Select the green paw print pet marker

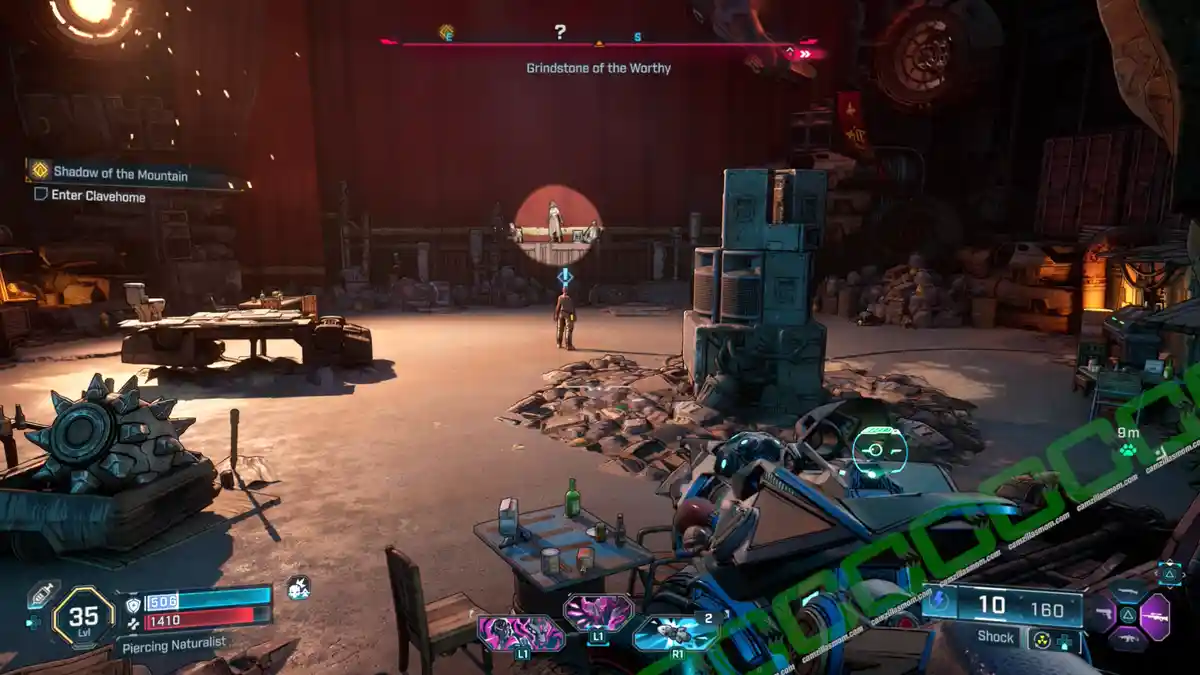coord(1127,450)
